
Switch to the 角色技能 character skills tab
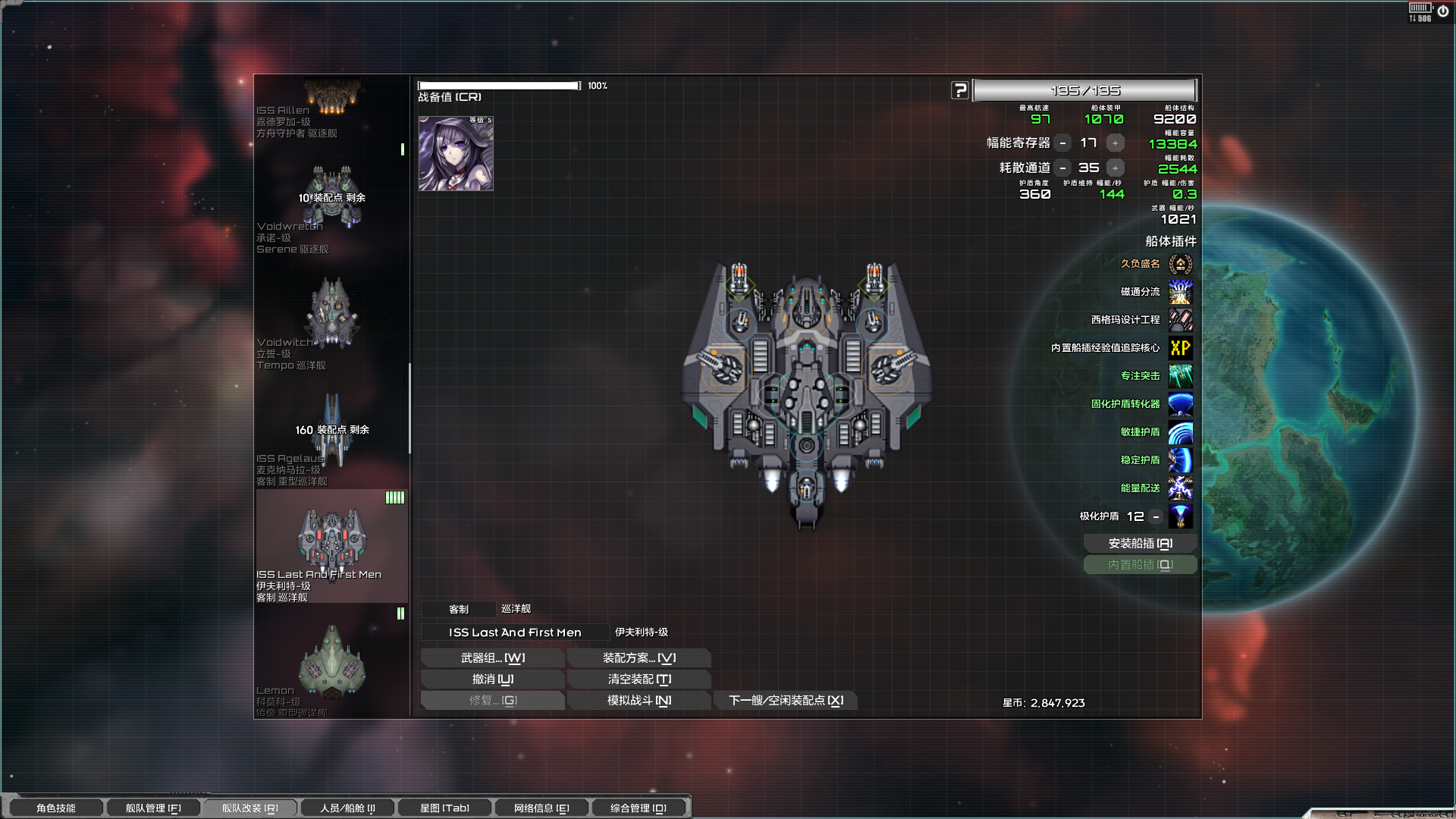tap(55, 808)
